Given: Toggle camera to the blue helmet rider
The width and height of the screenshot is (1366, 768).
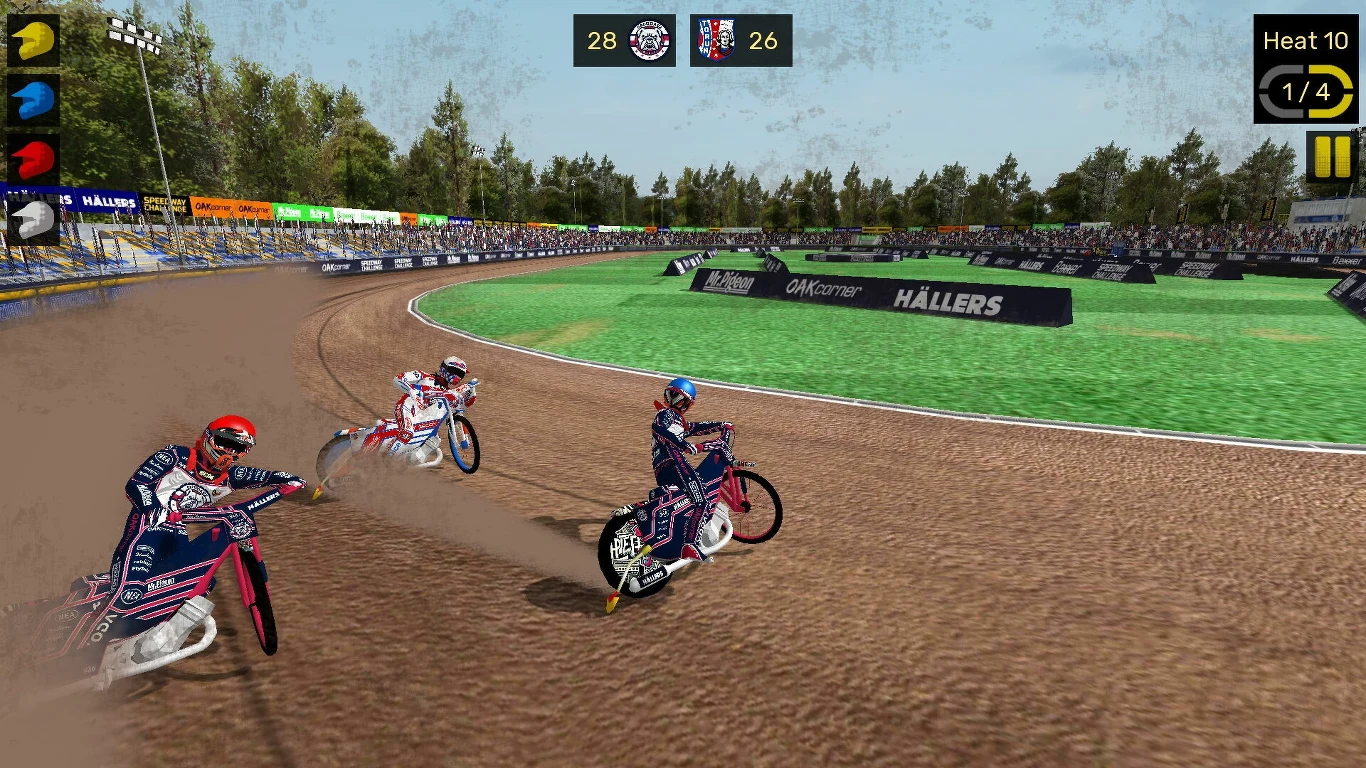Looking at the screenshot, I should tap(33, 100).
